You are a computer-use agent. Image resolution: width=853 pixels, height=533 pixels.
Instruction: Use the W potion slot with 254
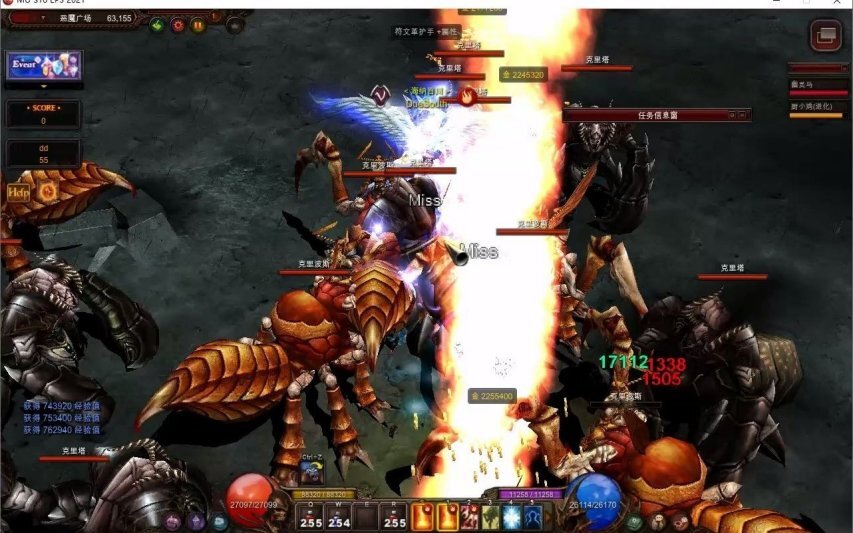(x=339, y=517)
